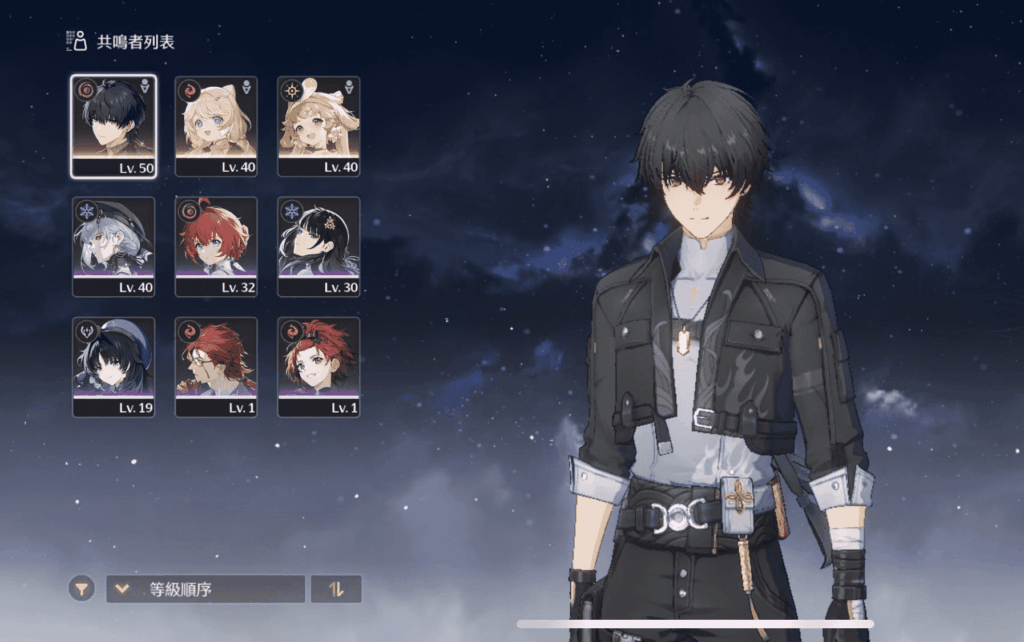Toggle ascending/descending sort order arrows
This screenshot has height=642, width=1024.
pyautogui.click(x=336, y=589)
